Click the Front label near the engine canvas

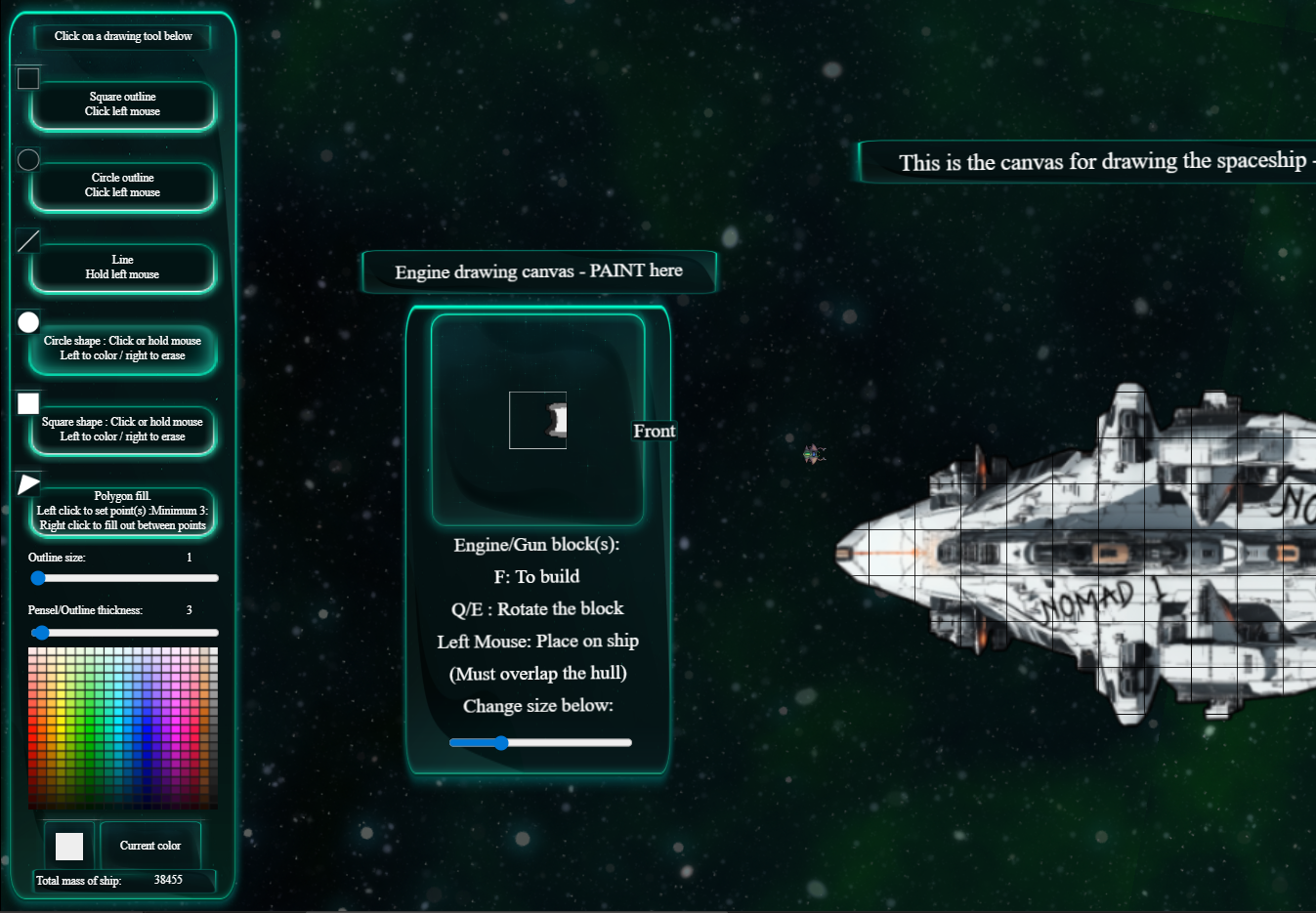(x=654, y=431)
